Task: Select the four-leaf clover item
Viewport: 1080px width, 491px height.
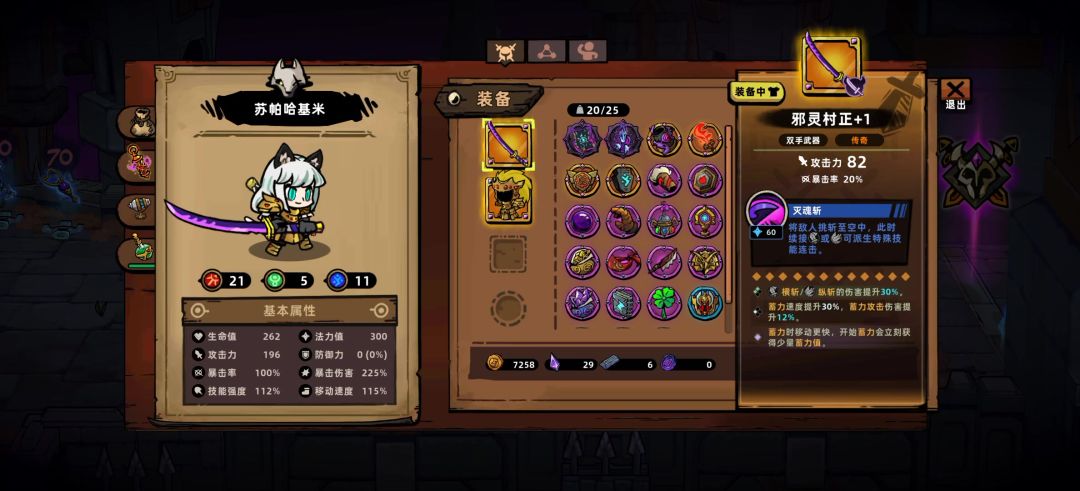Action: point(664,303)
